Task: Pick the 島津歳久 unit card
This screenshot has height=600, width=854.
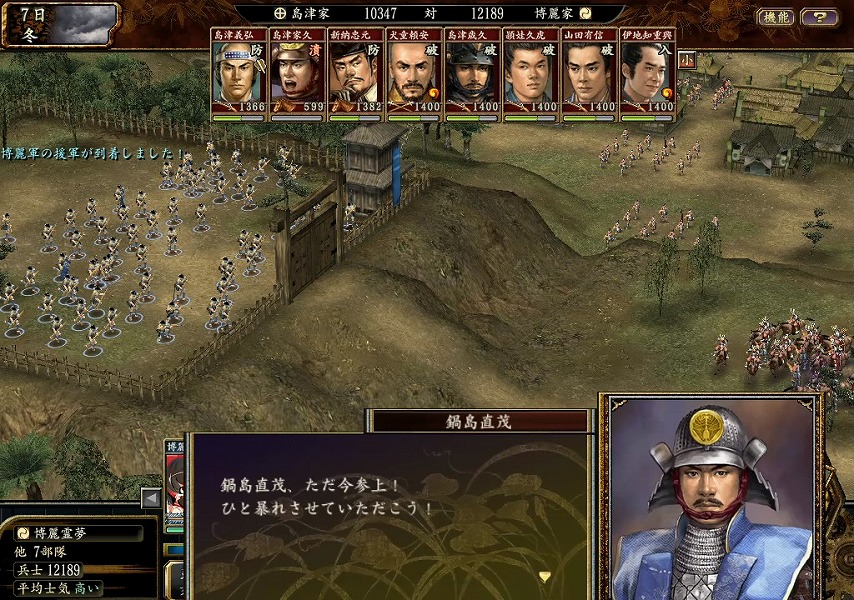Action: 471,76
